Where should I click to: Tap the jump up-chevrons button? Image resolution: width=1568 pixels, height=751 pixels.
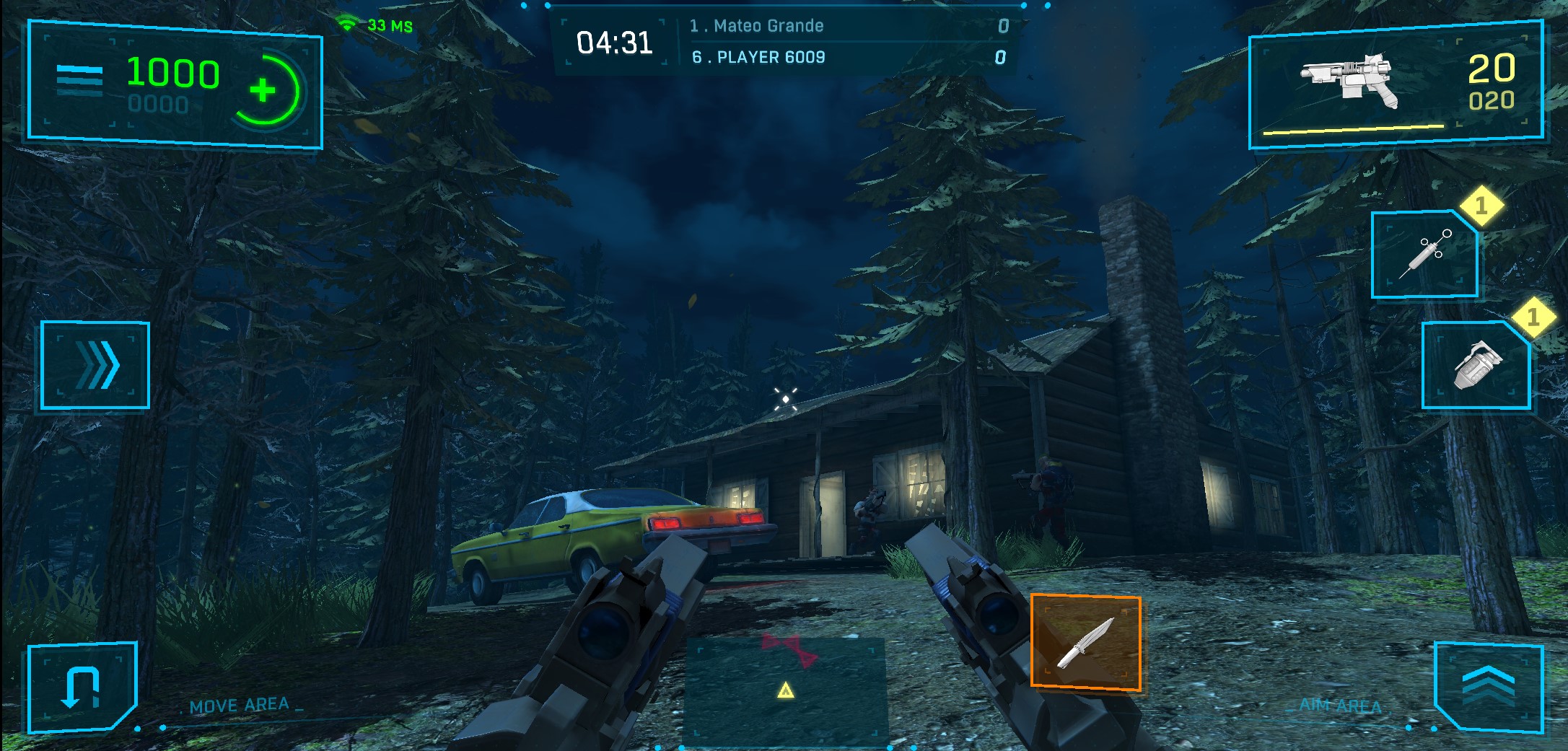[1488, 687]
